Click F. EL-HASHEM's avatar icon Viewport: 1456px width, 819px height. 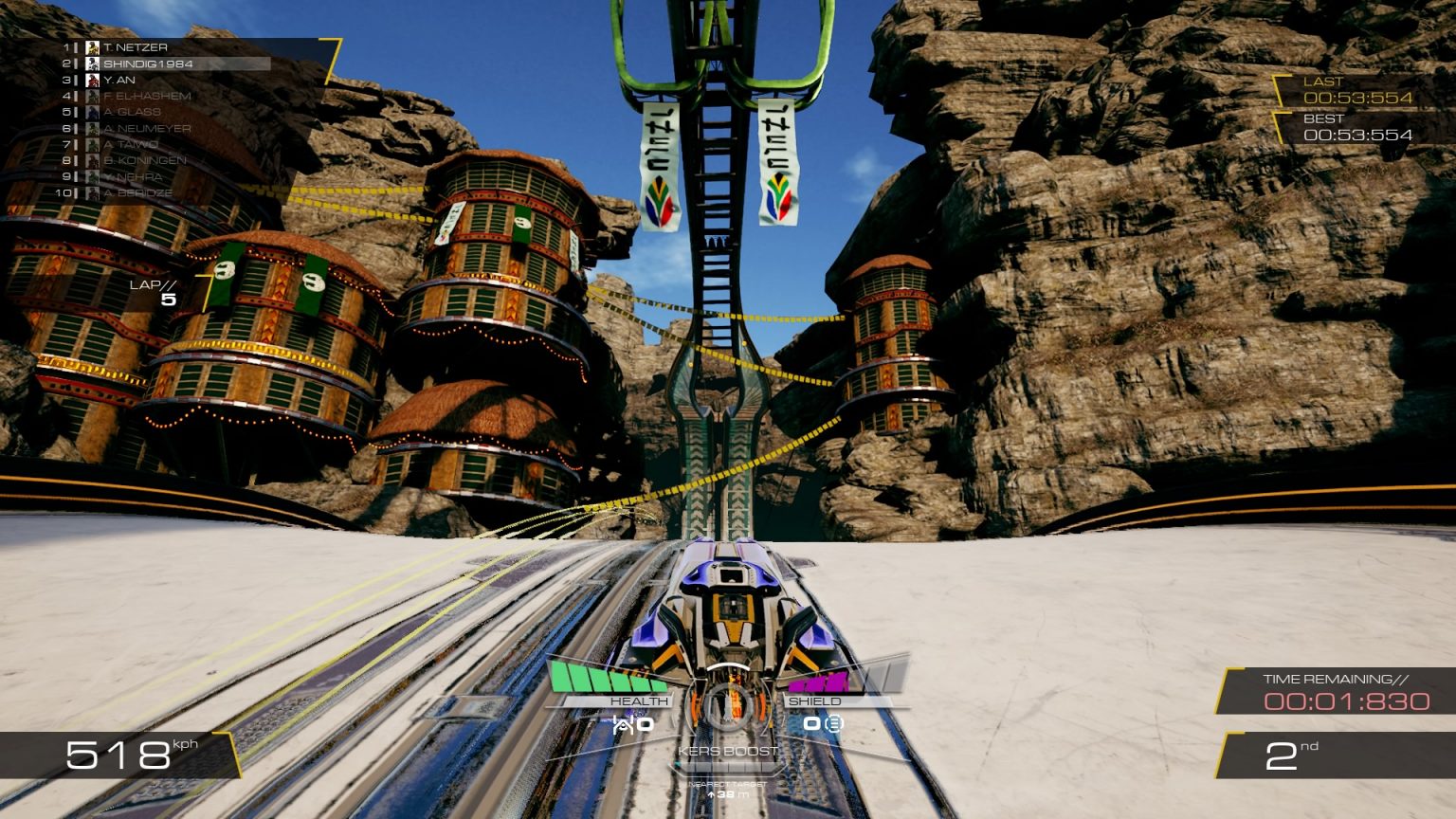91,95
